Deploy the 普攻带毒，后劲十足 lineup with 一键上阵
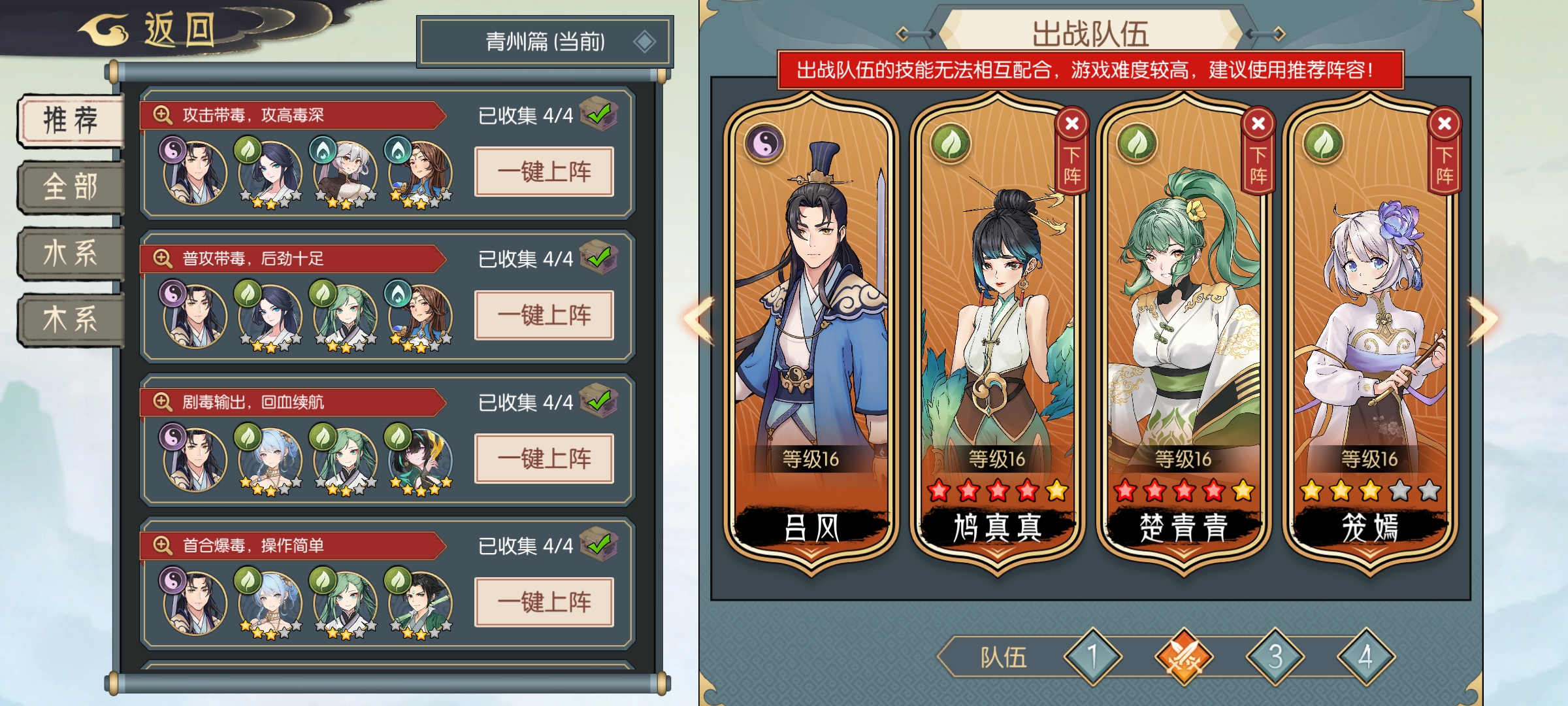Screen dimensions: 1568x706 click(x=544, y=316)
